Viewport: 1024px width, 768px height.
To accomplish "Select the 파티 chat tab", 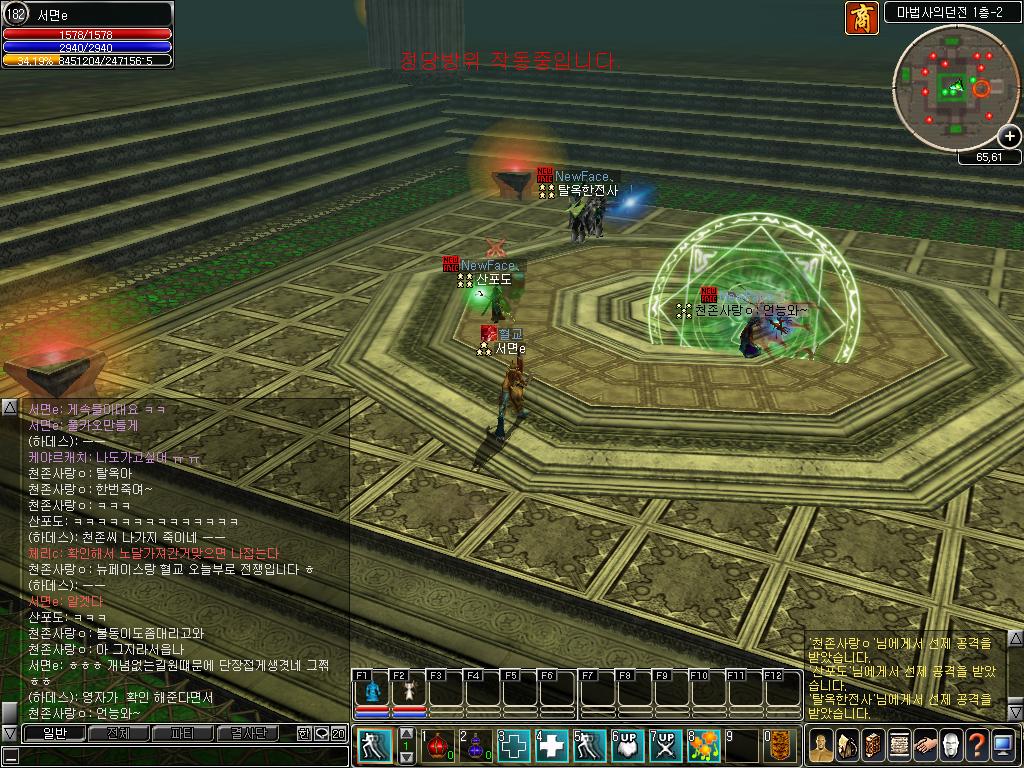I will [182, 733].
